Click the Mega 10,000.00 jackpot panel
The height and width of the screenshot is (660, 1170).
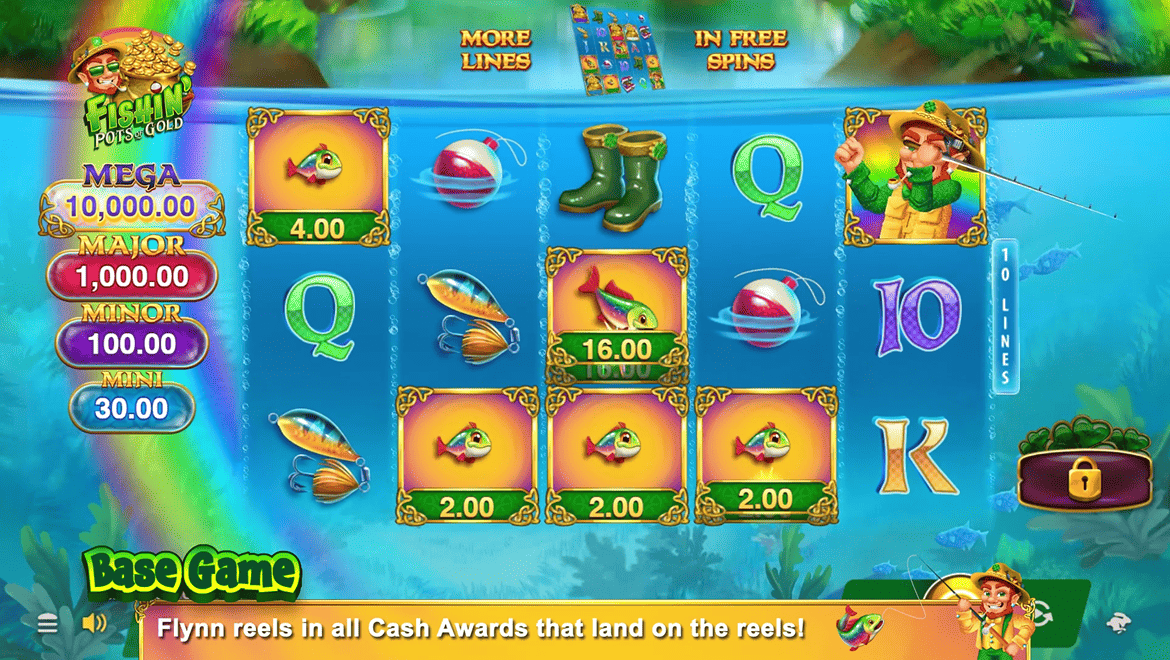point(132,207)
